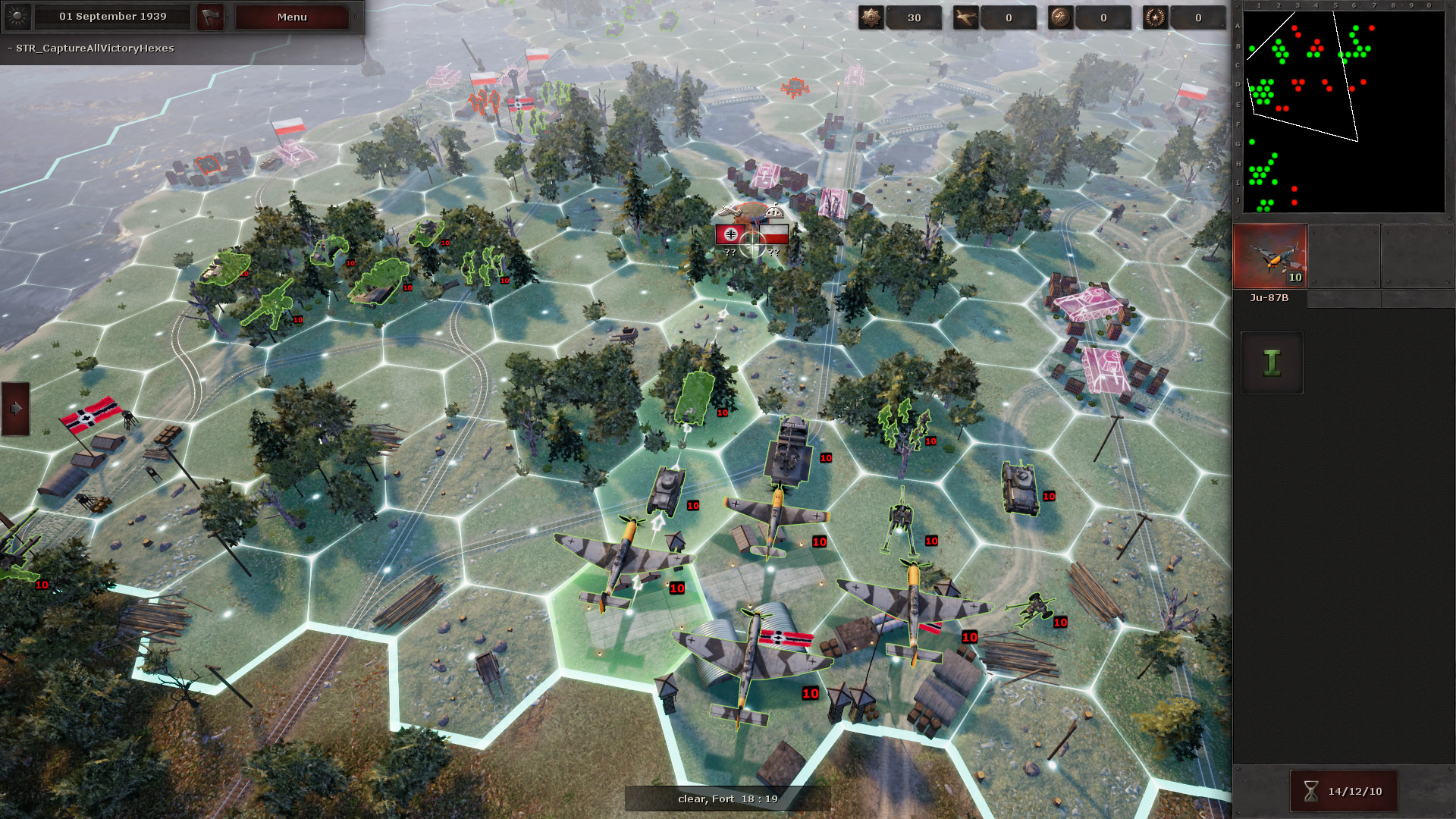Select the German-Polish battle prediction tab

point(751,235)
